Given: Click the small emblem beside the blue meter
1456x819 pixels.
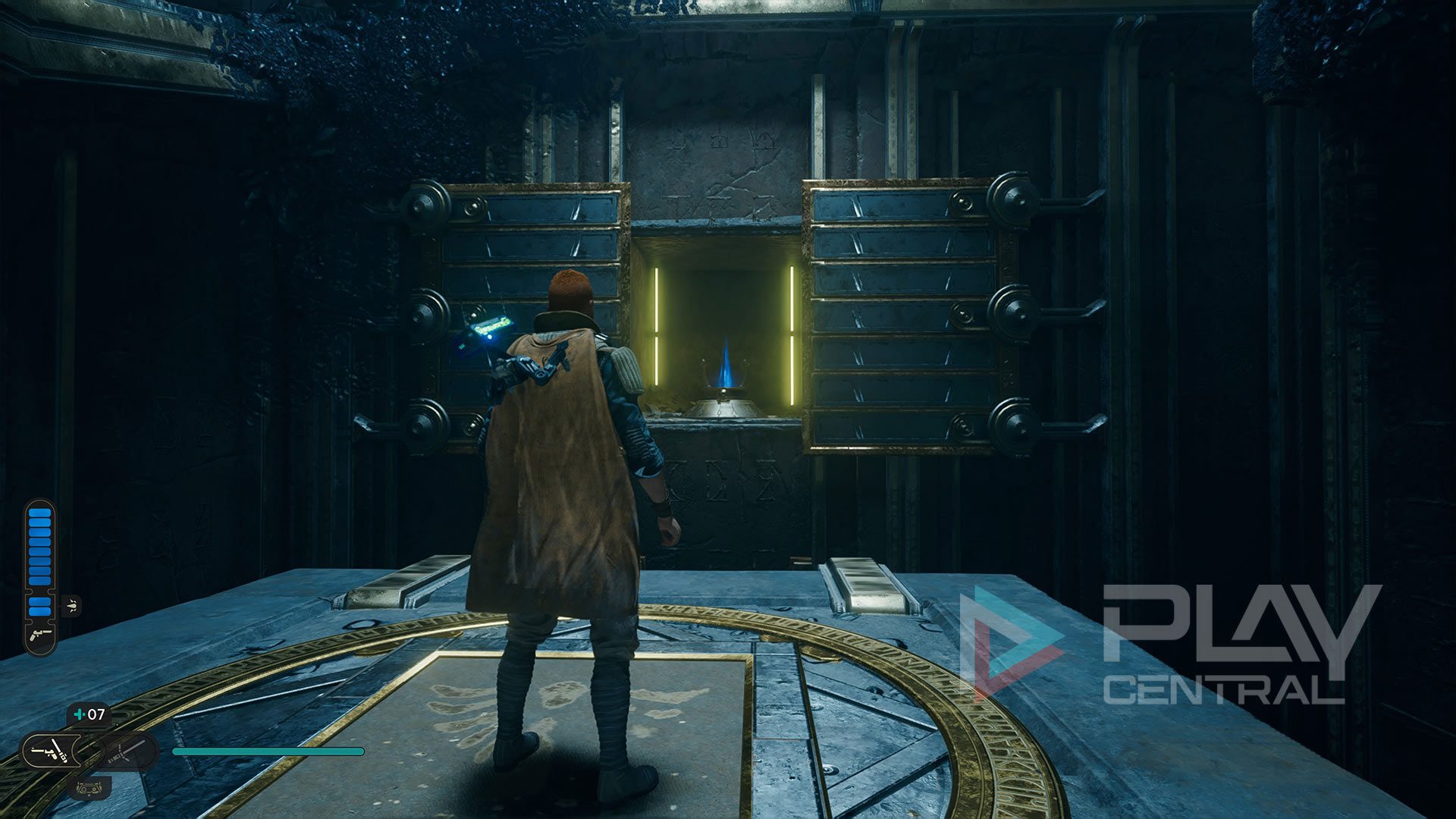Looking at the screenshot, I should coord(72,605).
